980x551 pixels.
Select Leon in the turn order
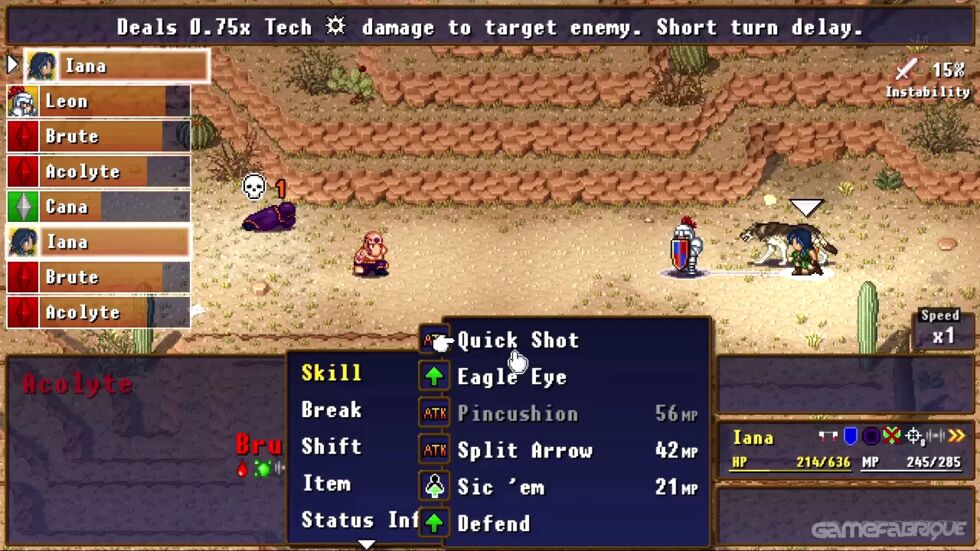click(x=98, y=101)
